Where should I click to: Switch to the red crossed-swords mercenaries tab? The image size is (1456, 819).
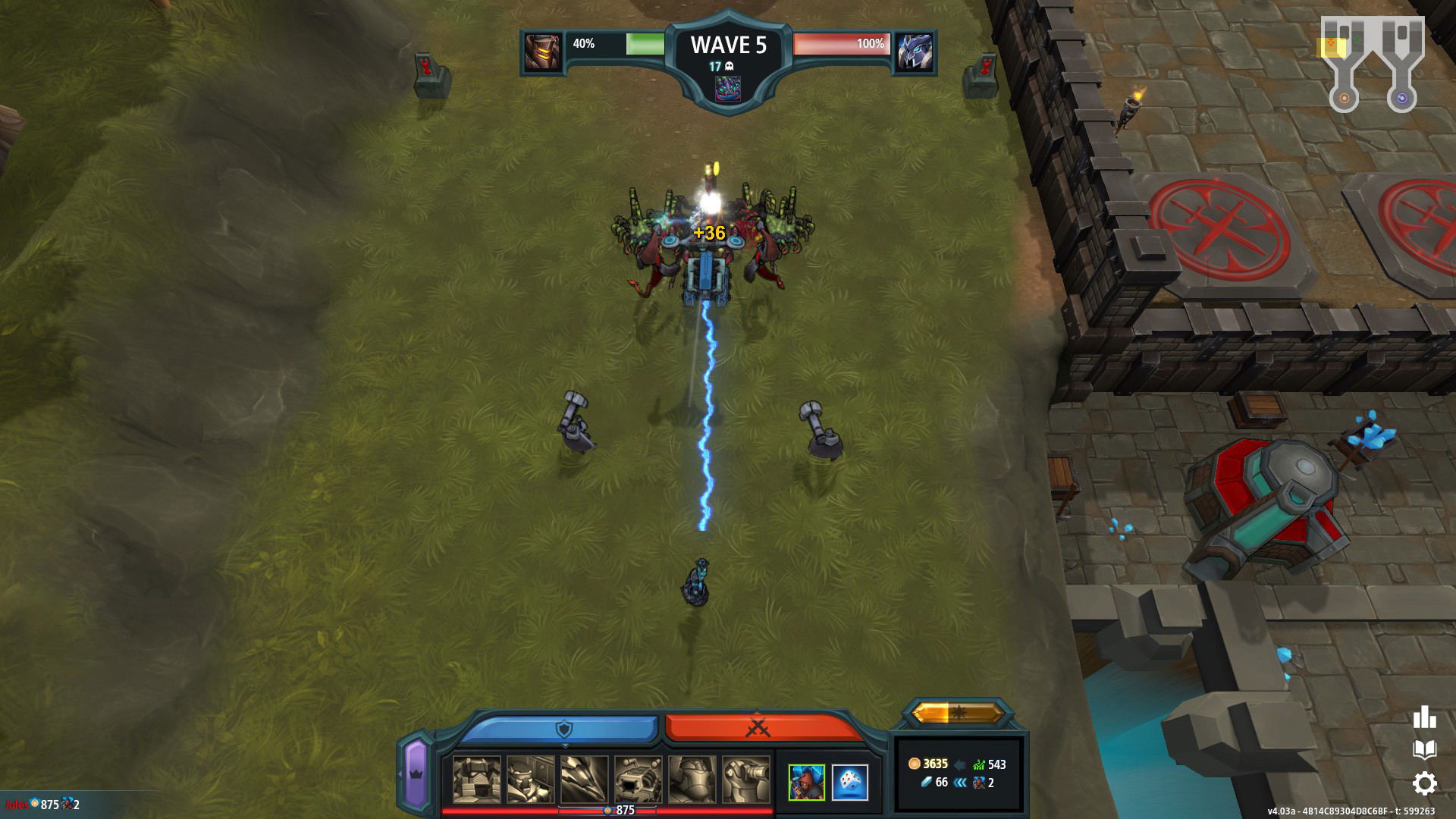click(x=758, y=729)
